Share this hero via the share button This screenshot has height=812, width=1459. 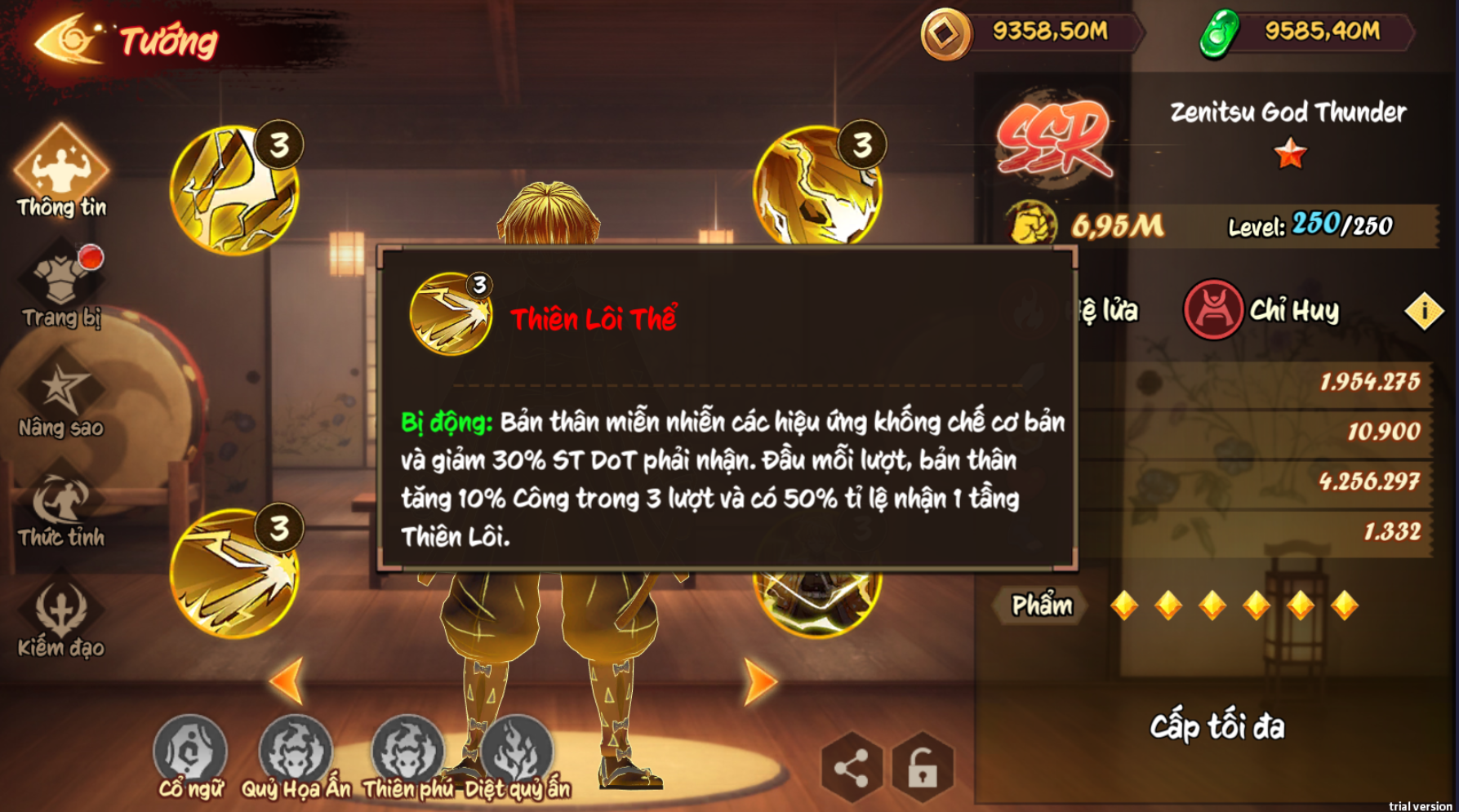[x=851, y=768]
